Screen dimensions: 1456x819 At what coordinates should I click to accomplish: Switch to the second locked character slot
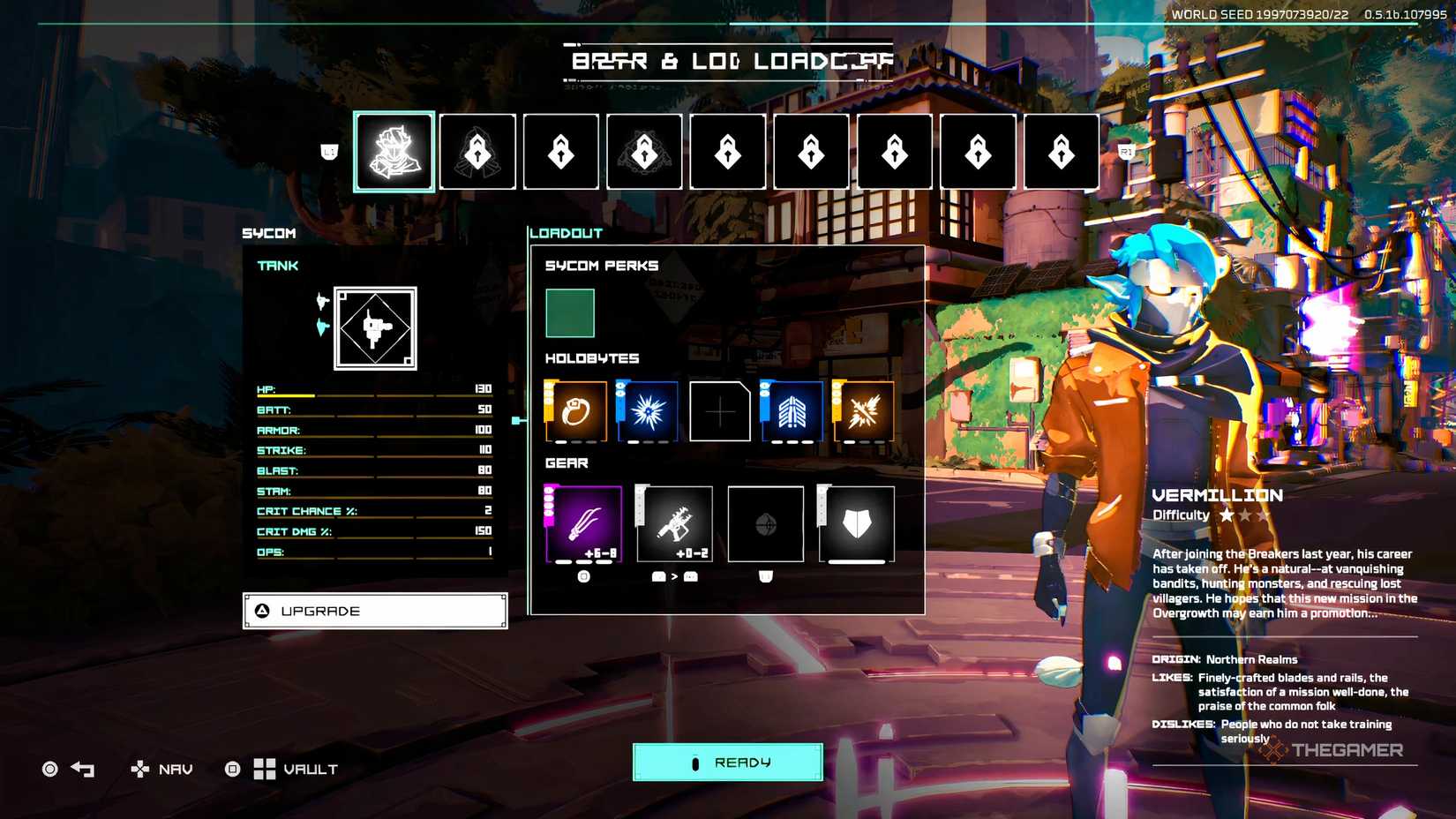point(477,151)
